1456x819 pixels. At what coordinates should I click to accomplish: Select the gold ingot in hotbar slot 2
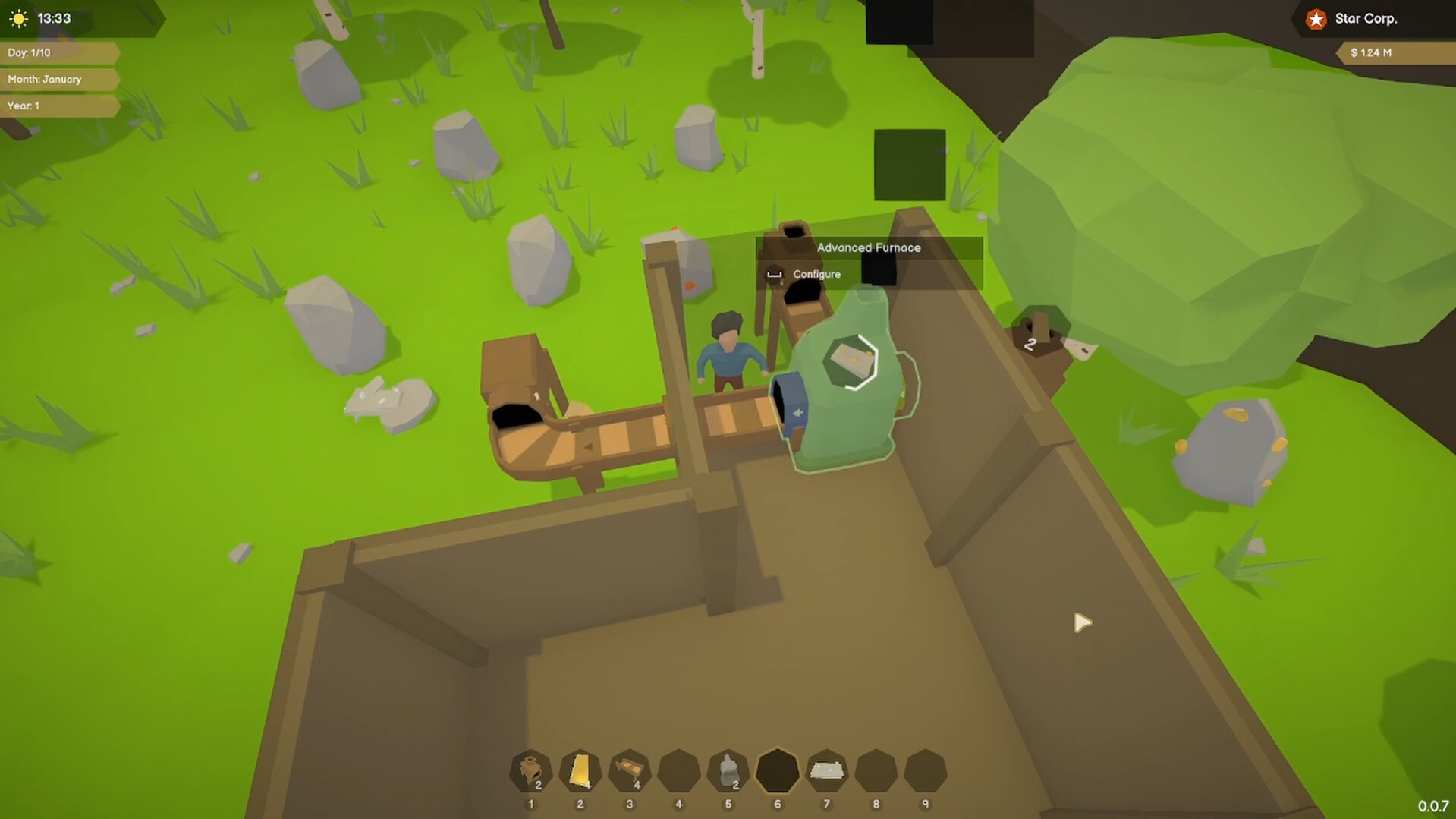pos(580,771)
